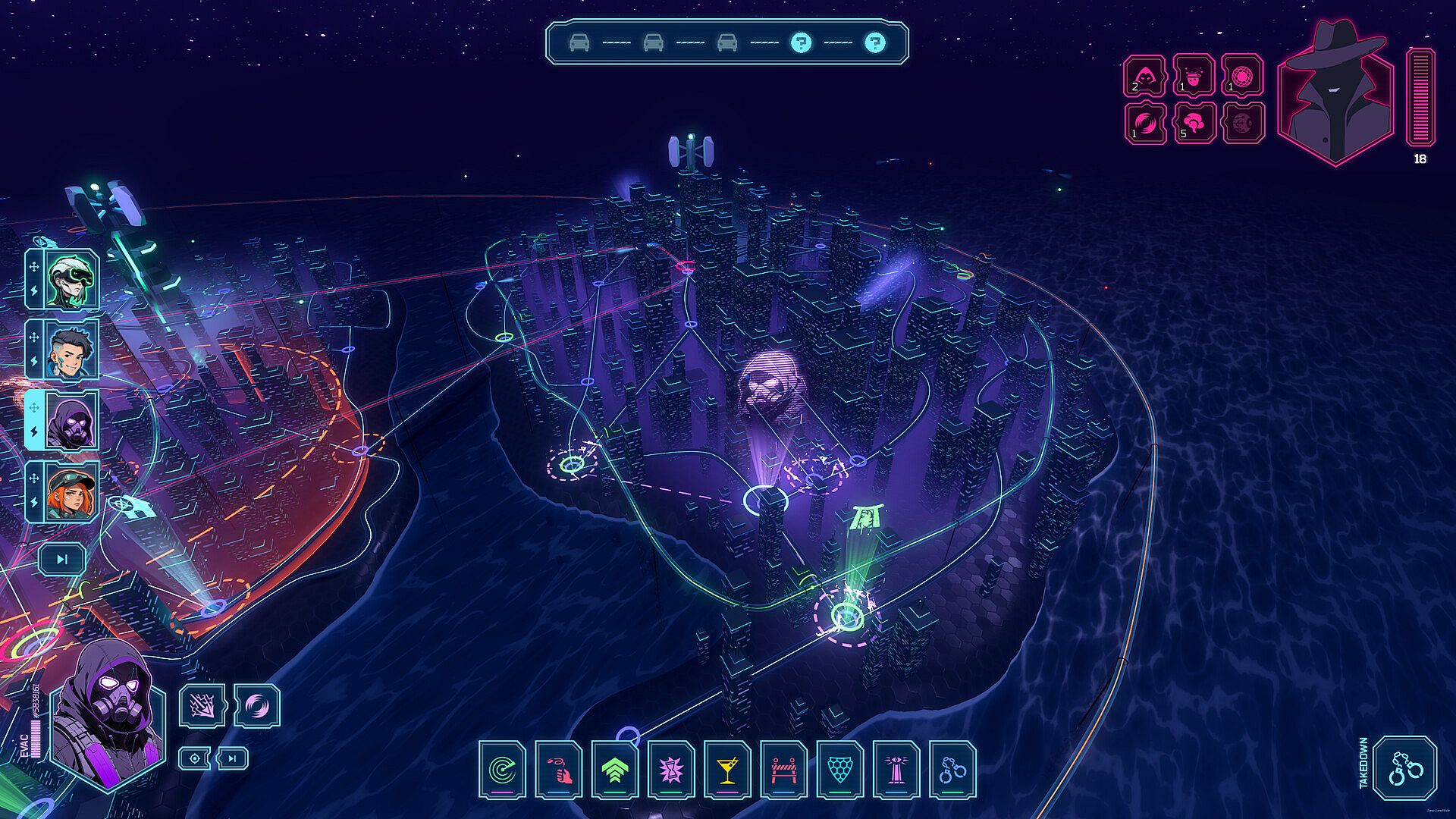Select the white-helmet visor agent portrait
1456x819 pixels.
(x=71, y=279)
